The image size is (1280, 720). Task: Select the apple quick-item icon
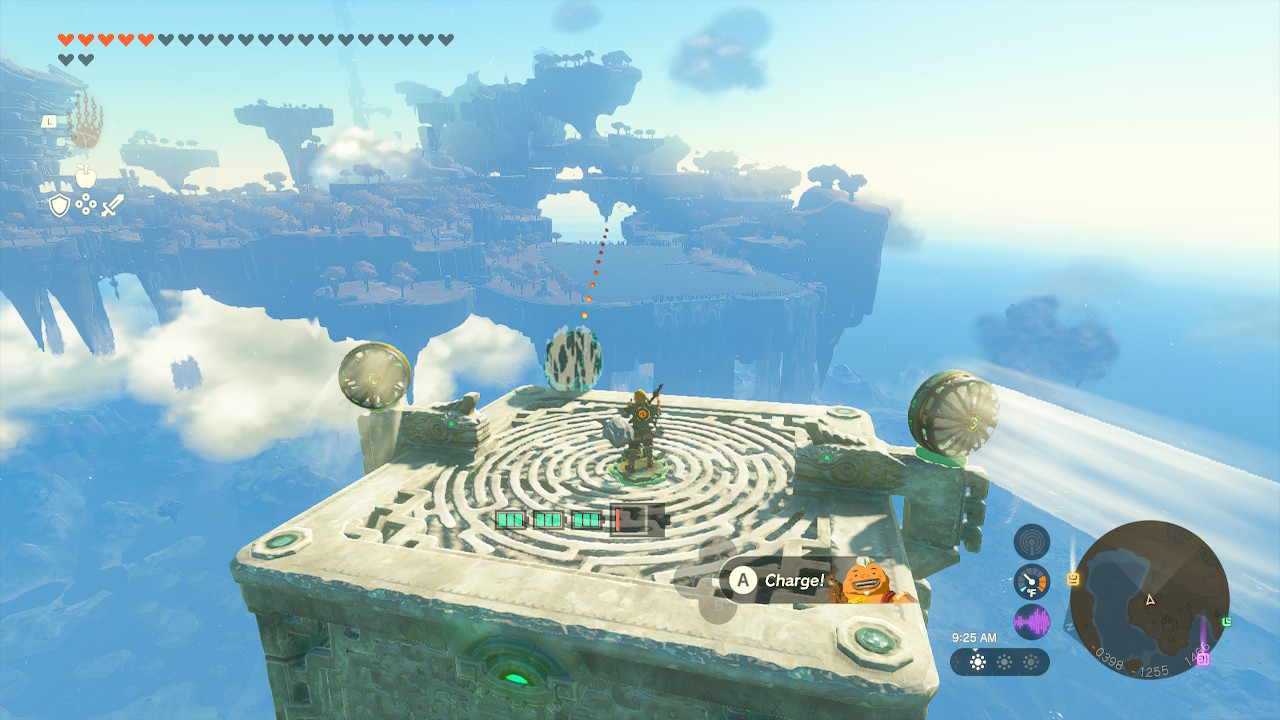coord(86,178)
